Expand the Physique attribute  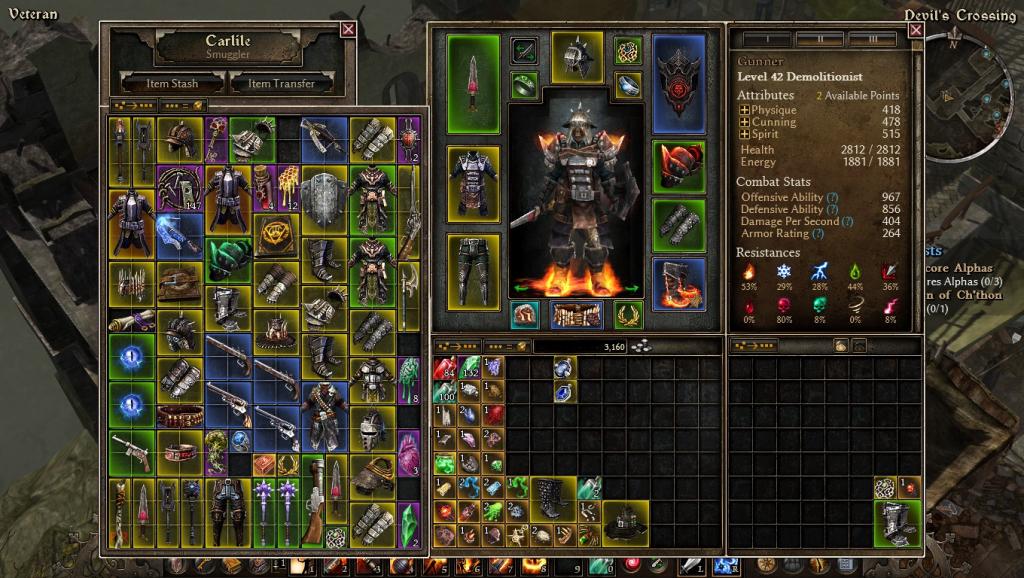pyautogui.click(x=744, y=110)
